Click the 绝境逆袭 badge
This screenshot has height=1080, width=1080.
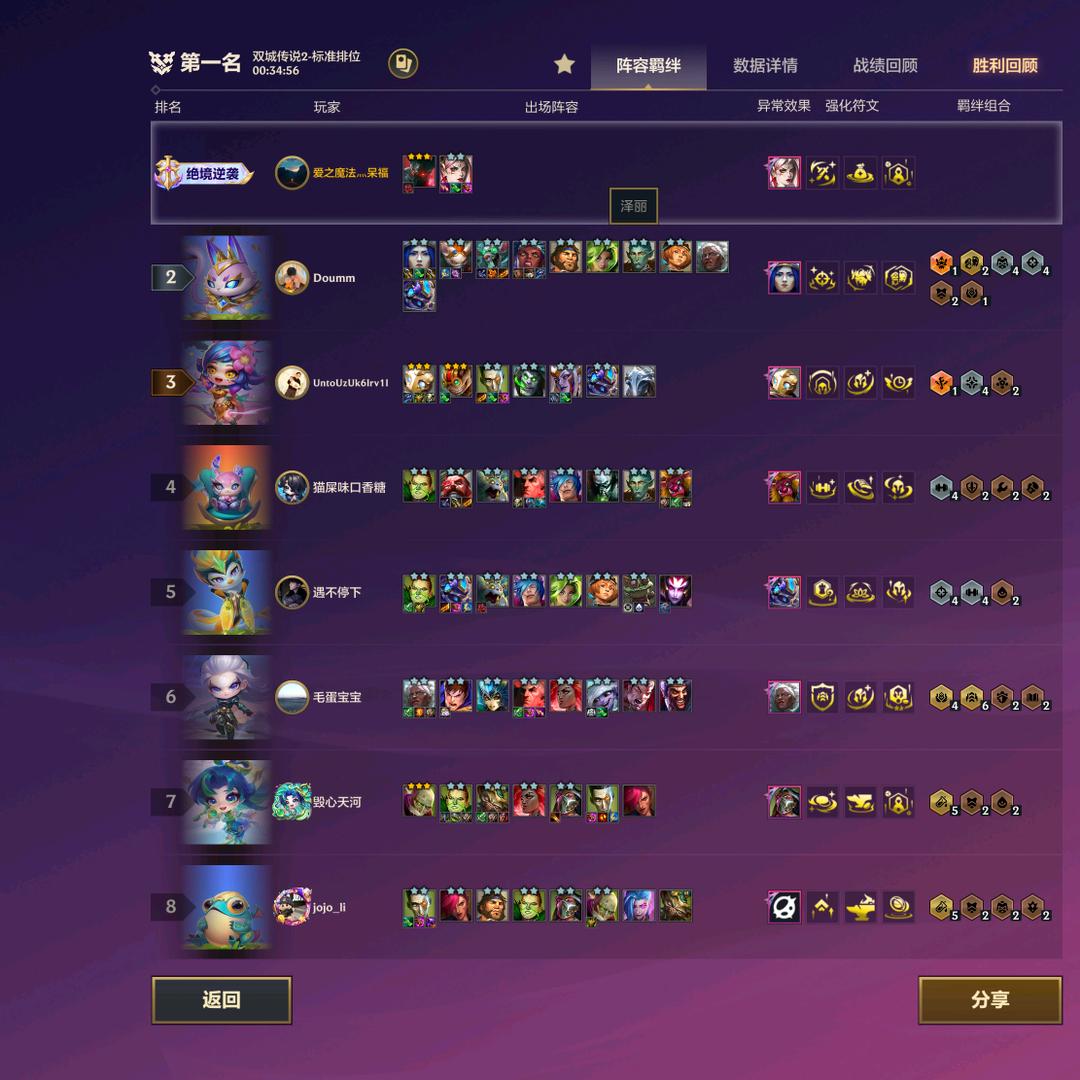[x=203, y=174]
